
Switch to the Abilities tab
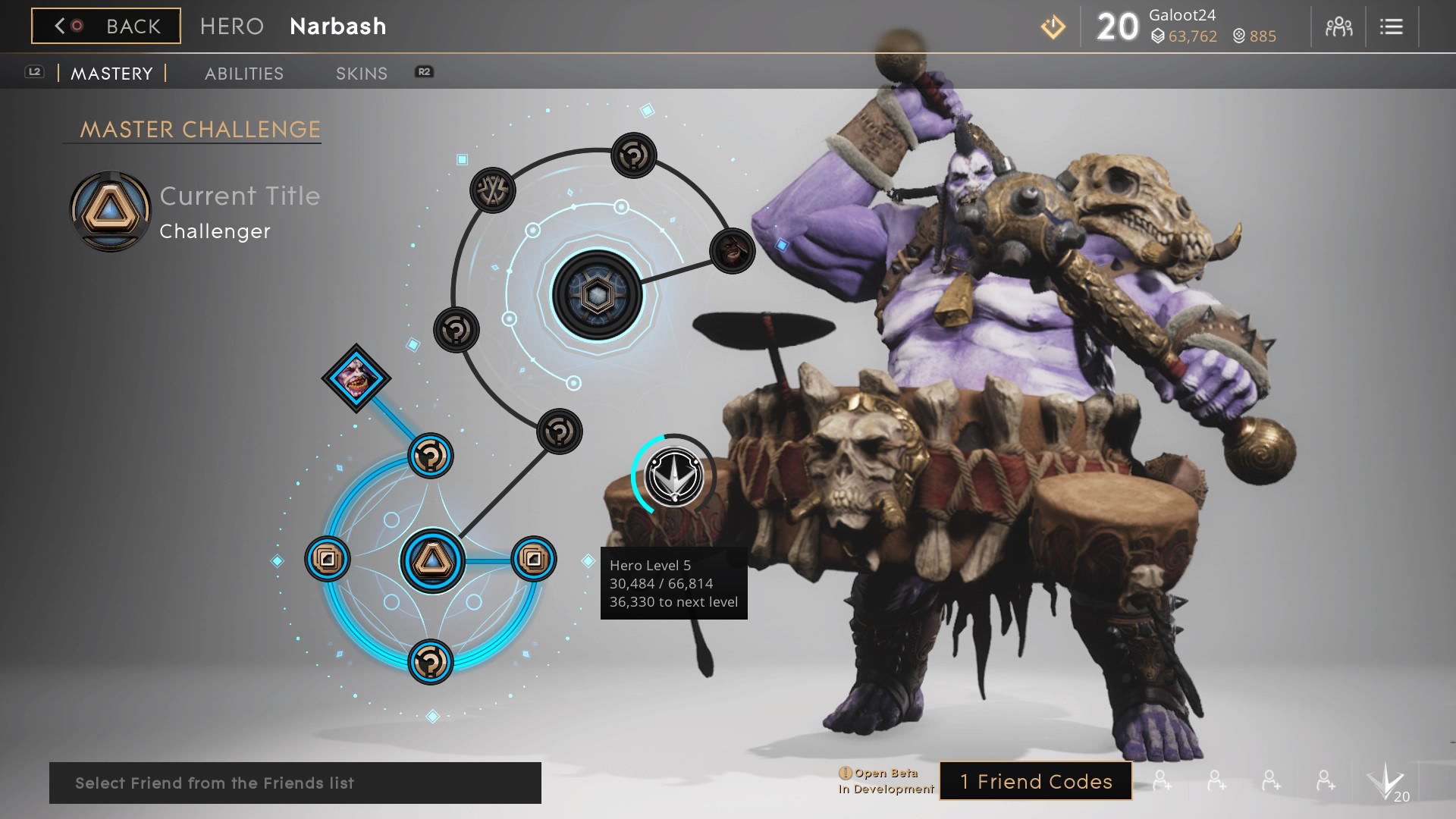[244, 74]
